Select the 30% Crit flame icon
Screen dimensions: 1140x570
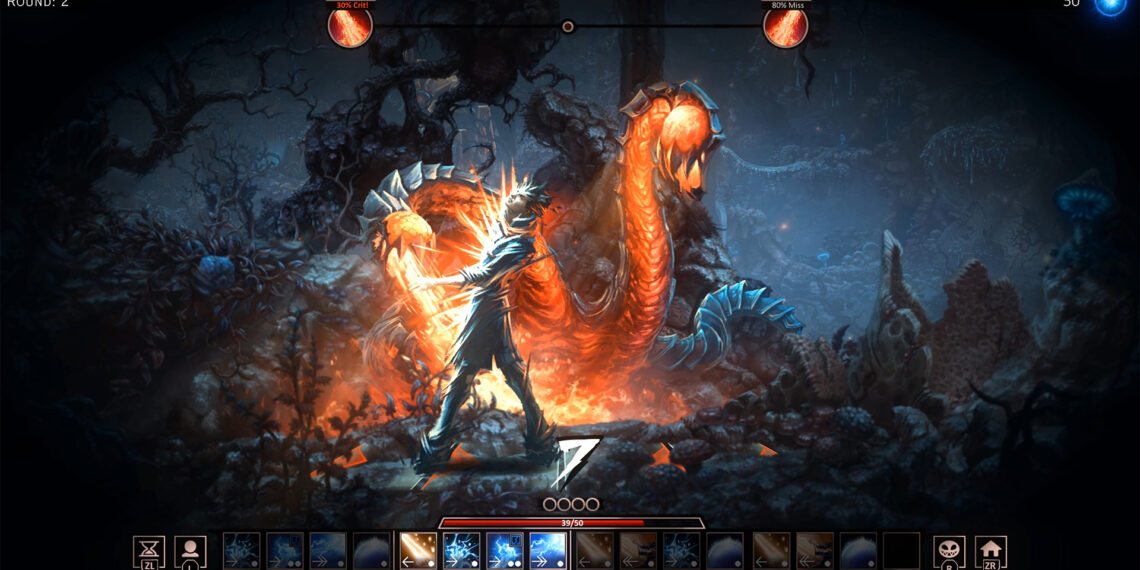[x=350, y=26]
